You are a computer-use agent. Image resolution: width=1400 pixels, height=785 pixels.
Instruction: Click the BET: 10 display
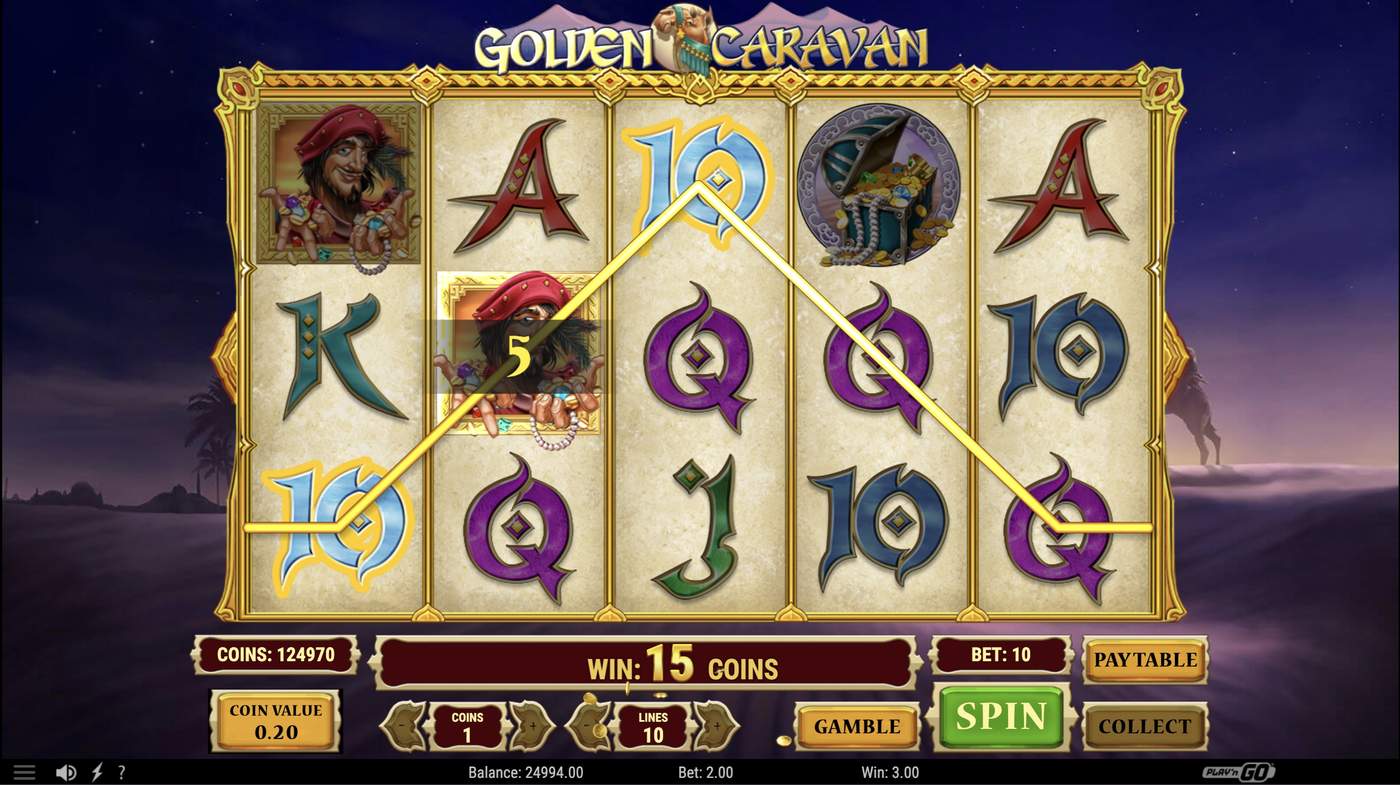[1000, 654]
